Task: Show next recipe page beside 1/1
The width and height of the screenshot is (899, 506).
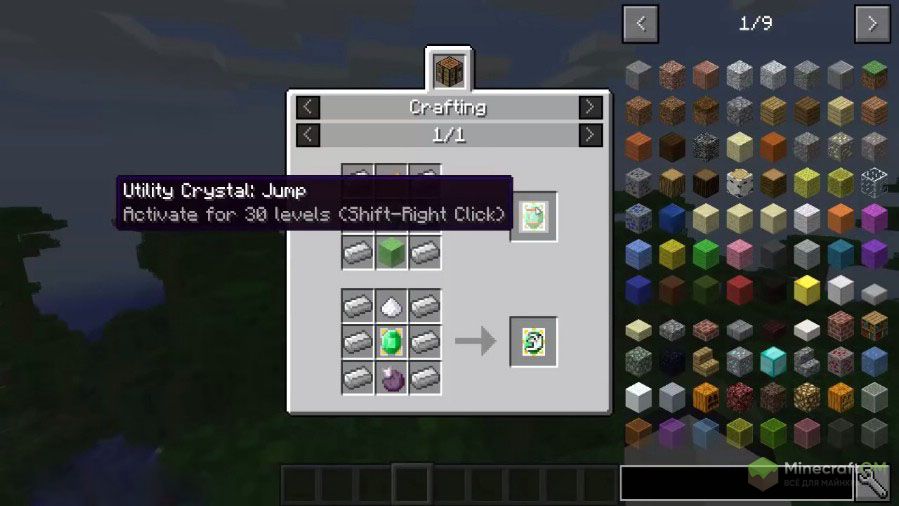Action: click(591, 134)
